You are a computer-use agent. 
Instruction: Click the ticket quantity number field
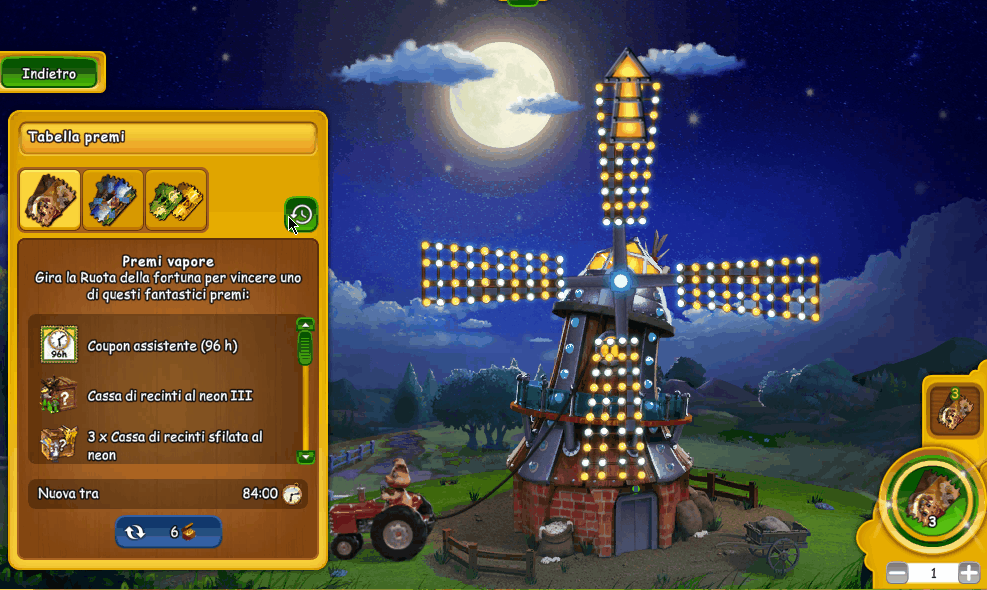933,573
